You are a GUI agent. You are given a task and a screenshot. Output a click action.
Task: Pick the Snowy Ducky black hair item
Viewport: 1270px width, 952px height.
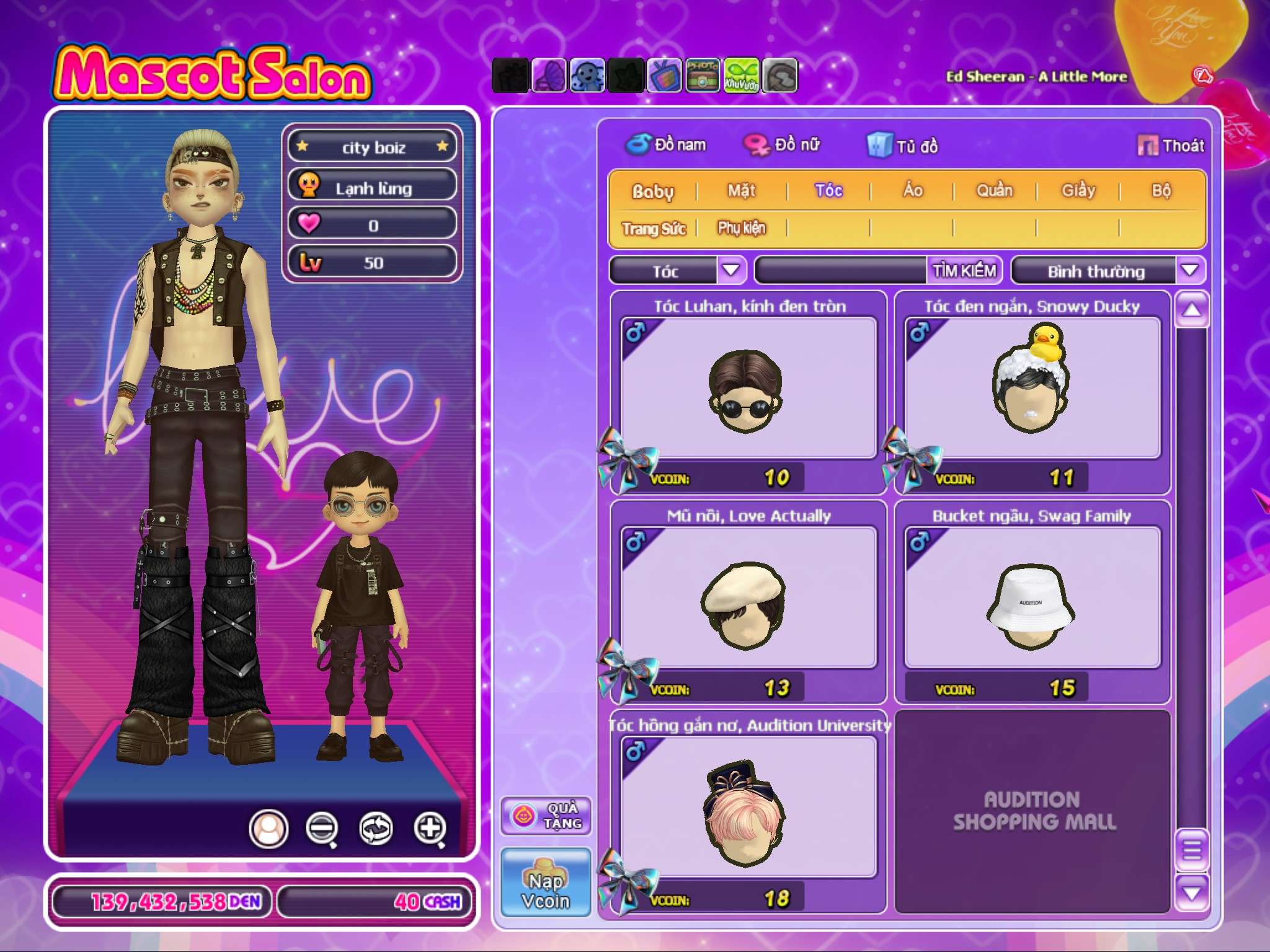1032,389
